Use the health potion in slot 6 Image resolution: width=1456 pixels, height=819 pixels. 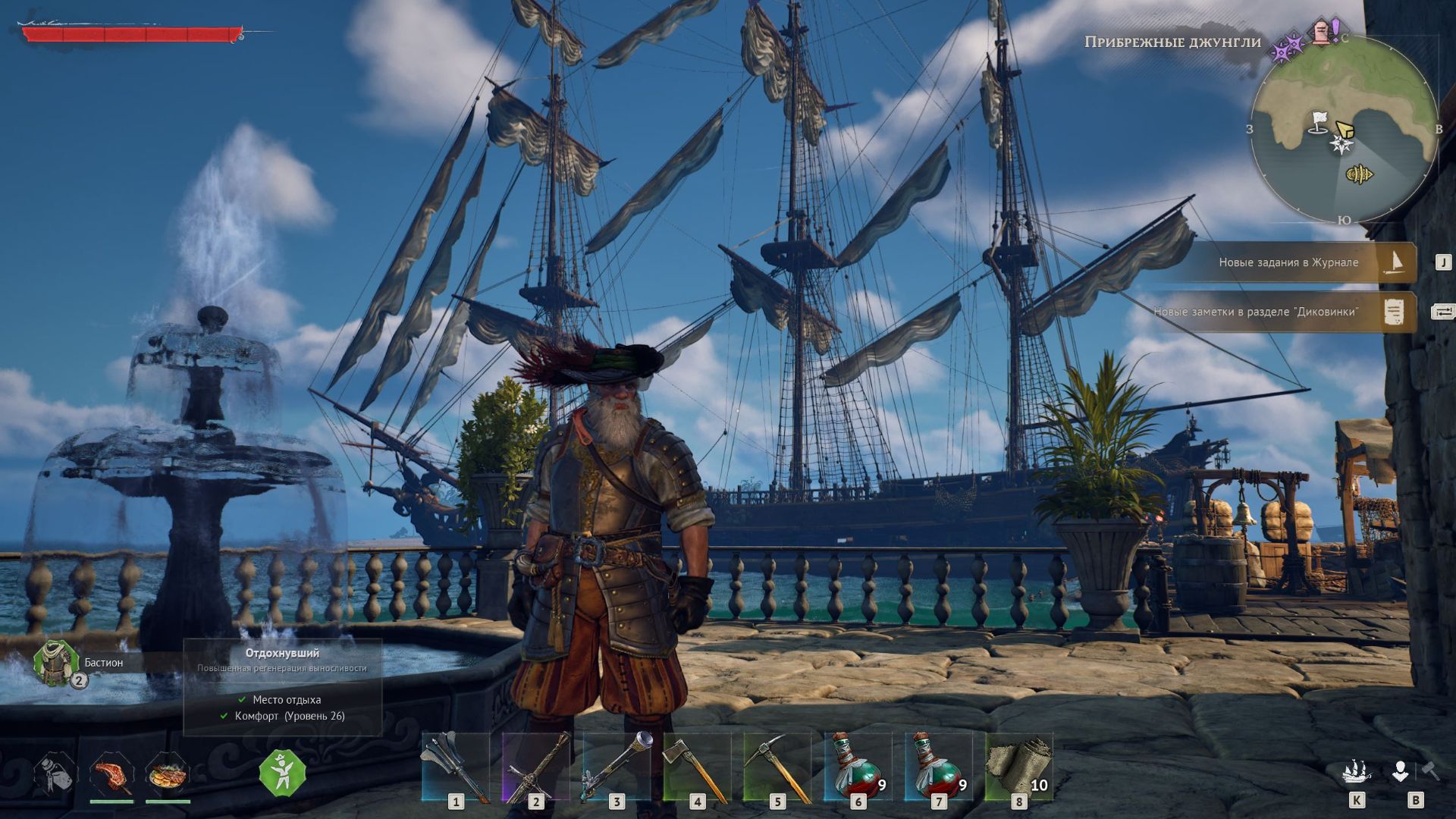click(857, 767)
